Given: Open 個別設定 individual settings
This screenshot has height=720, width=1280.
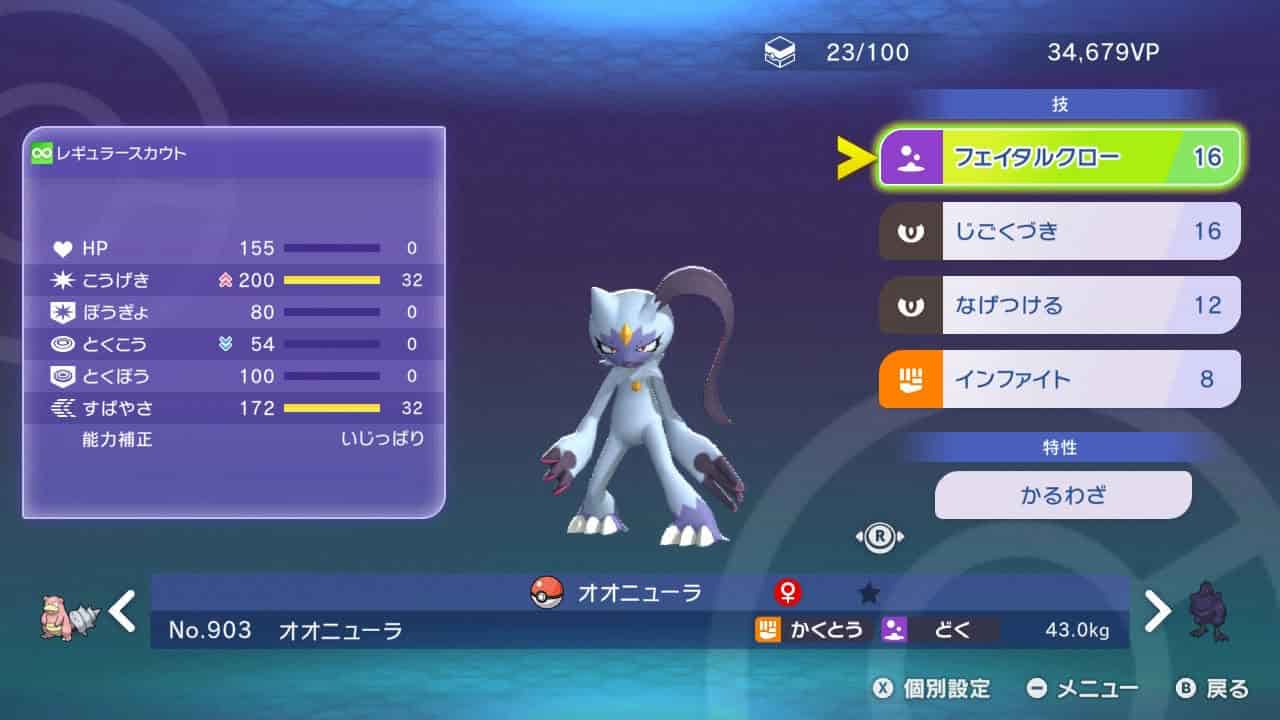Looking at the screenshot, I should [x=932, y=688].
